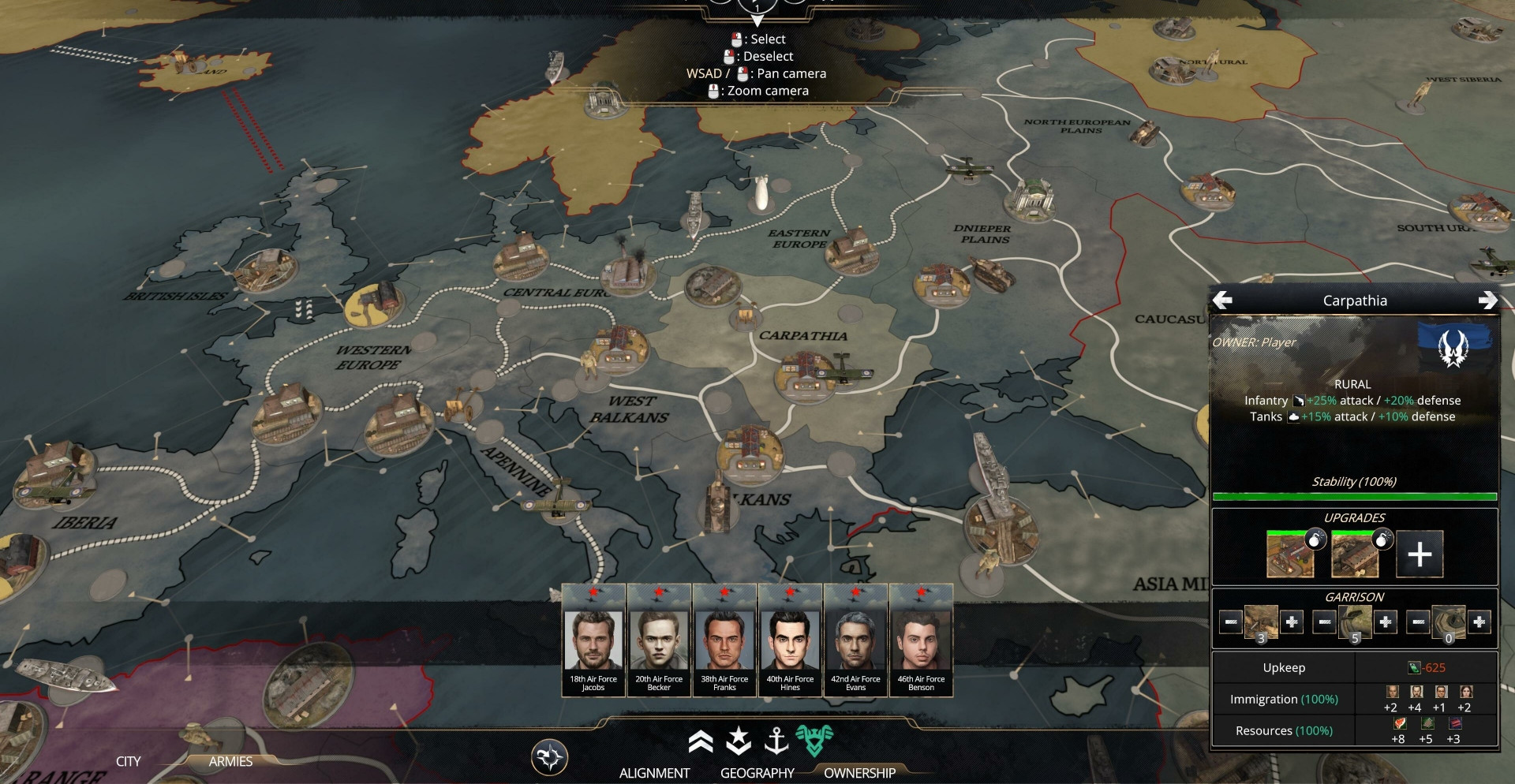The width and height of the screenshot is (1515, 784).
Task: Switch to the Geography map view
Action: pos(757,773)
